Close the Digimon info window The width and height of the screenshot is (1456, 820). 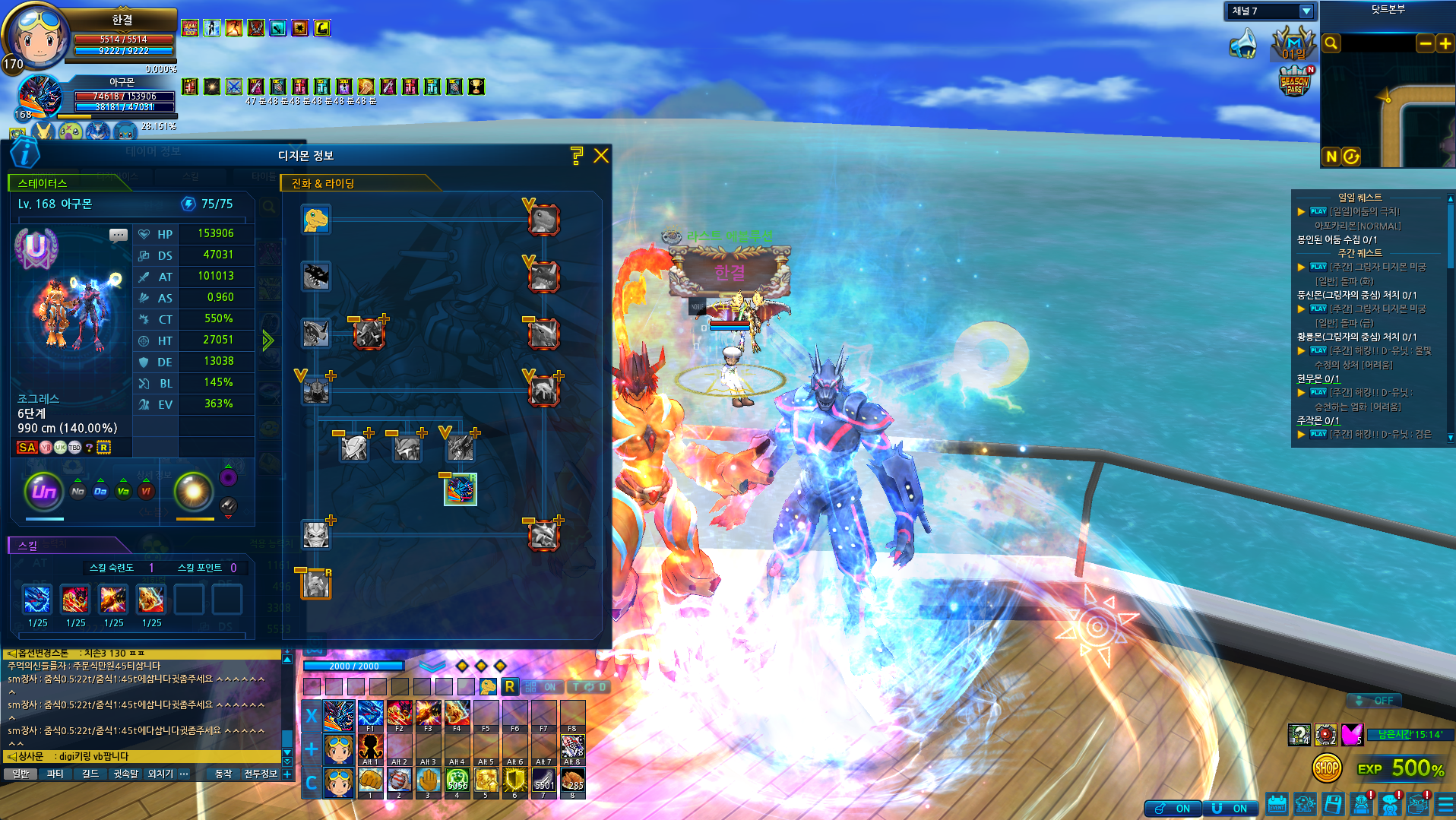601,156
